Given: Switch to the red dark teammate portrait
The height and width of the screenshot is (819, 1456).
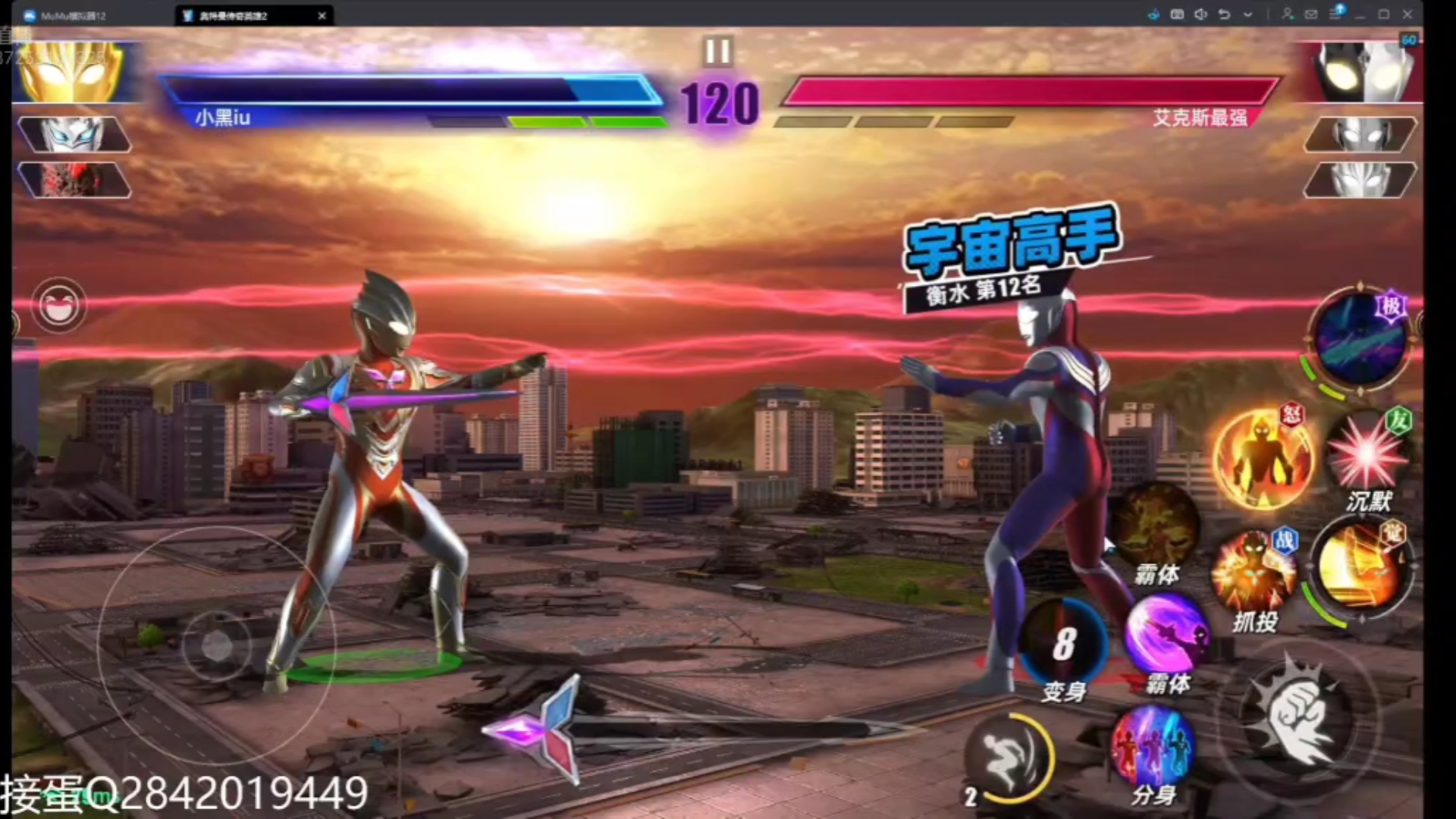Looking at the screenshot, I should [x=74, y=180].
